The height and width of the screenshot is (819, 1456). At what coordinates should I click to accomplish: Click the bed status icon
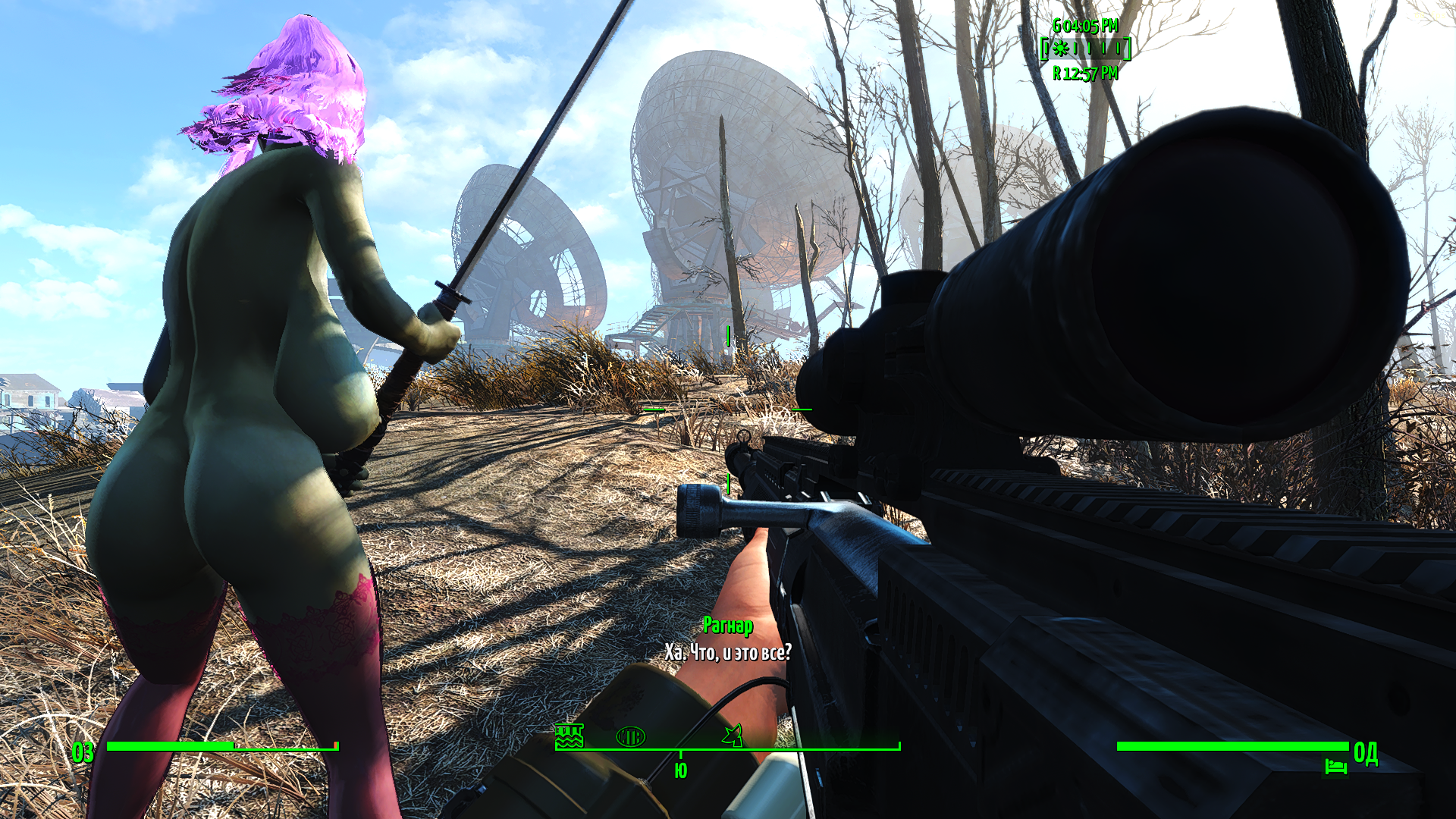(x=1335, y=767)
